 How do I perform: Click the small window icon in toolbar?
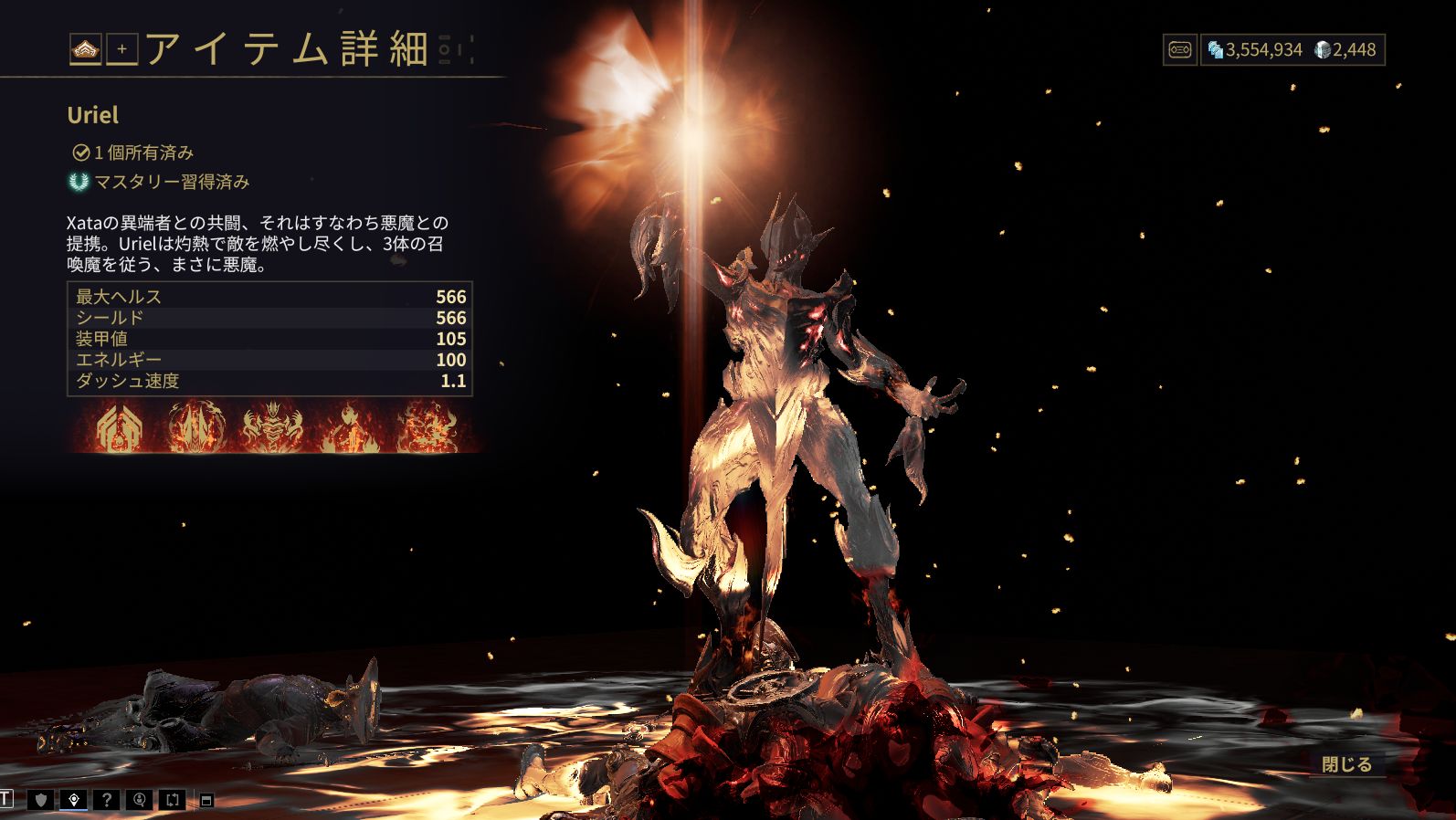(206, 801)
